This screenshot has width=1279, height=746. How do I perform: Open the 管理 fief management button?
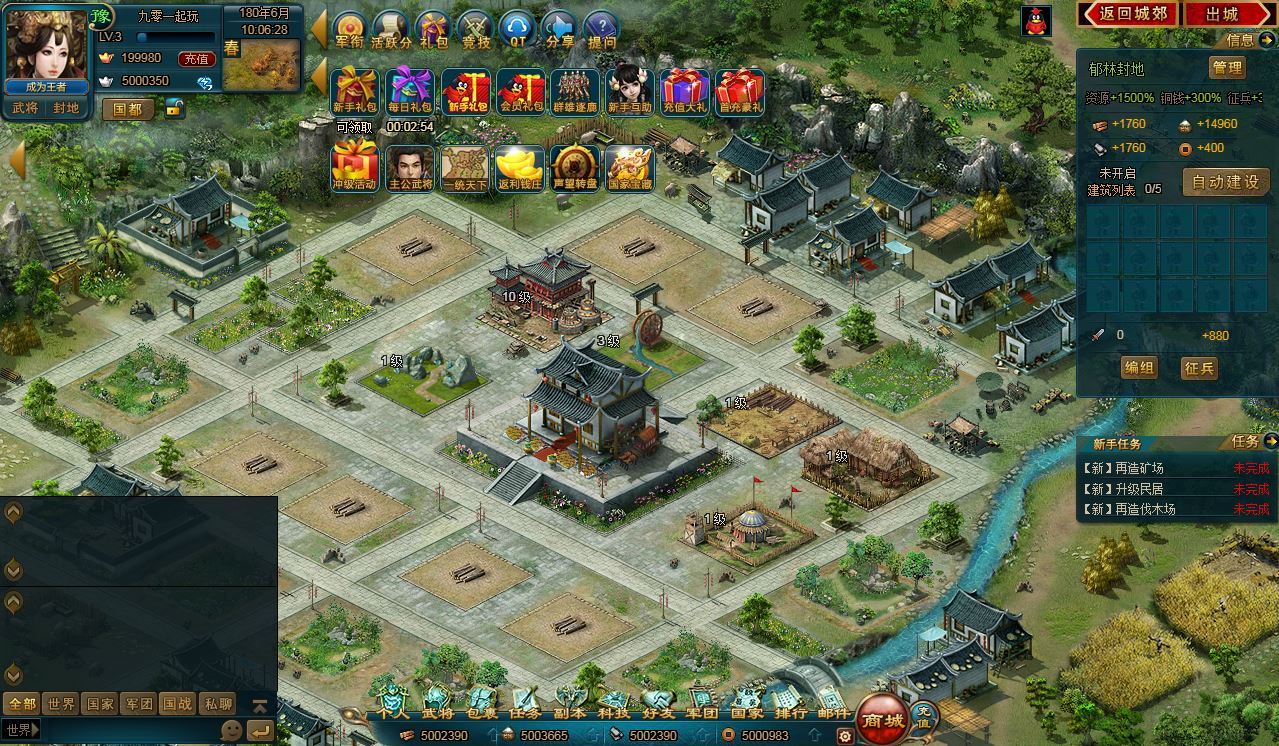click(x=1226, y=68)
